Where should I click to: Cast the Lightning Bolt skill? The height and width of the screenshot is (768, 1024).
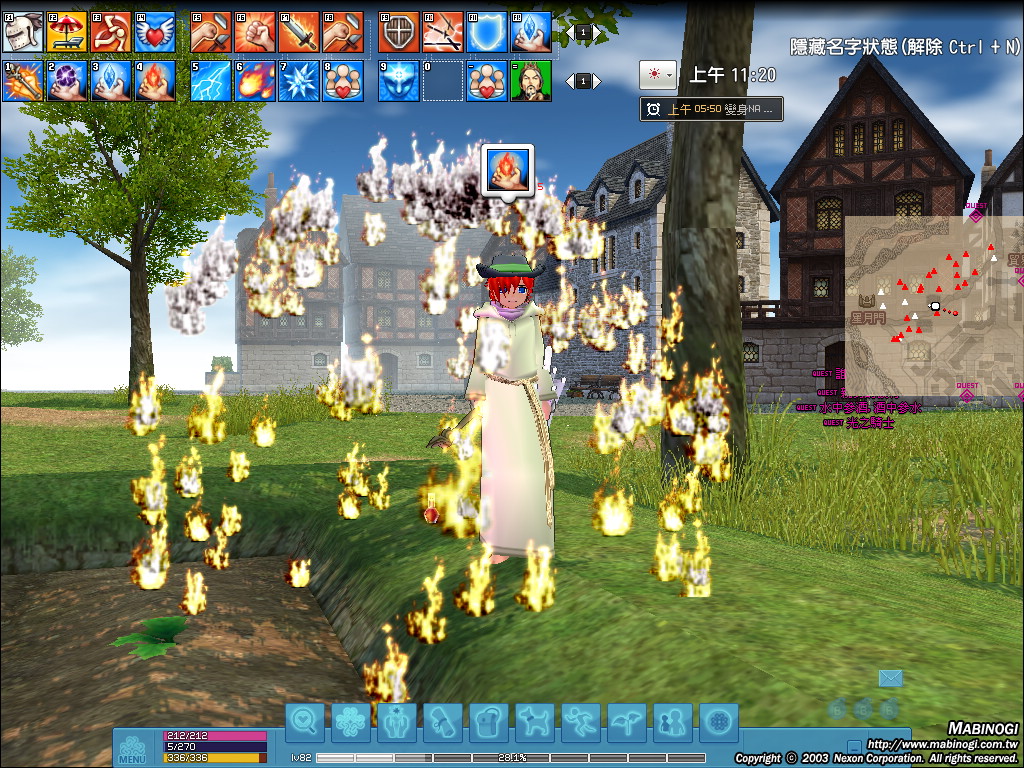[210, 81]
